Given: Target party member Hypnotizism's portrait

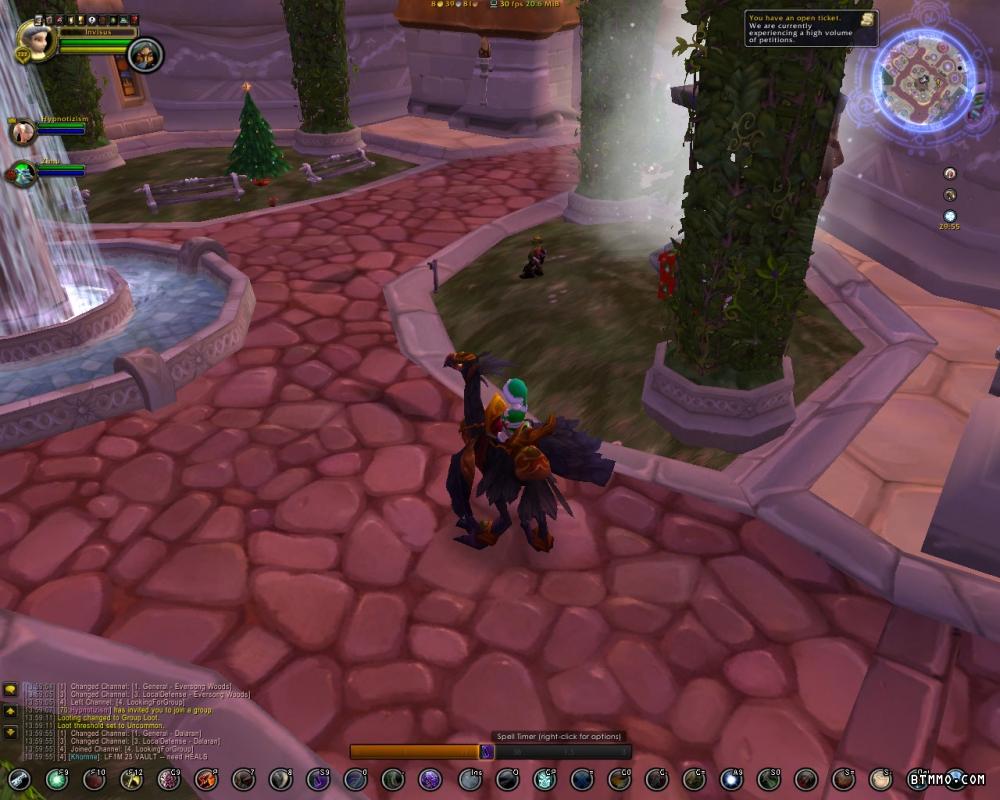Looking at the screenshot, I should point(21,131).
